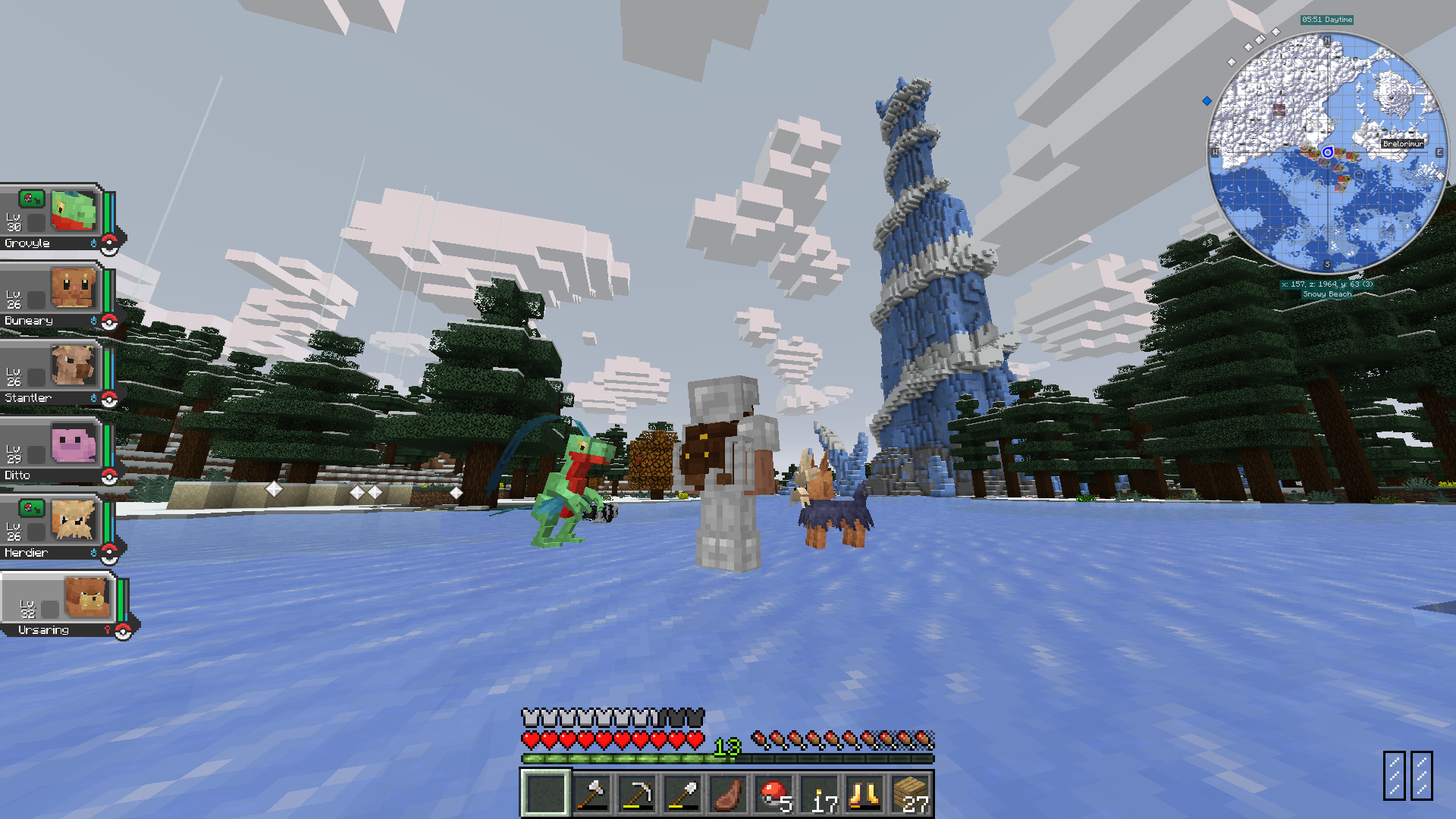Viewport: 1456px width, 819px height.
Task: Expand the minimap in the top right
Action: point(1327,152)
